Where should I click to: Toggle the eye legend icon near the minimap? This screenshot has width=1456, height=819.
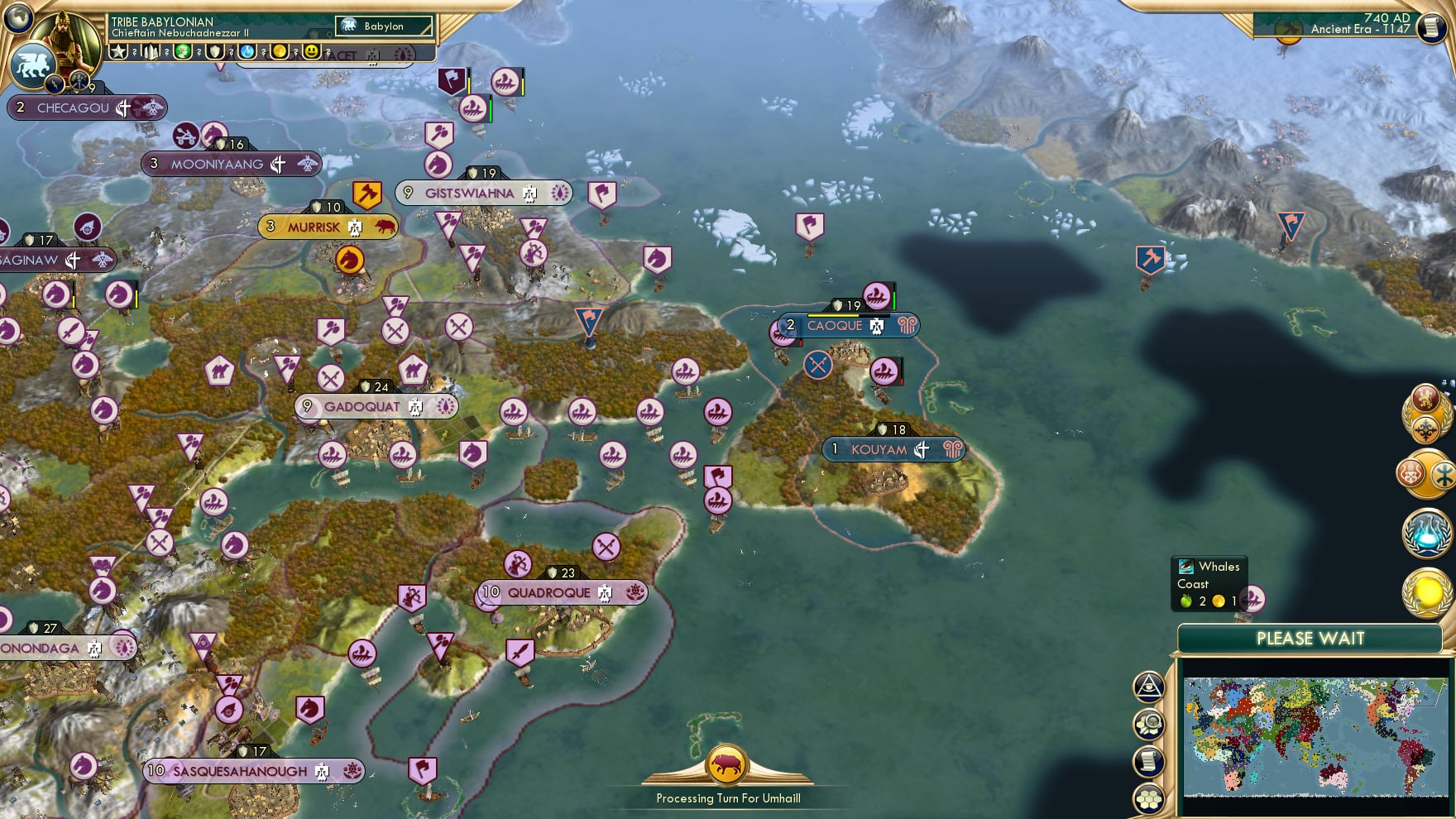[1149, 687]
